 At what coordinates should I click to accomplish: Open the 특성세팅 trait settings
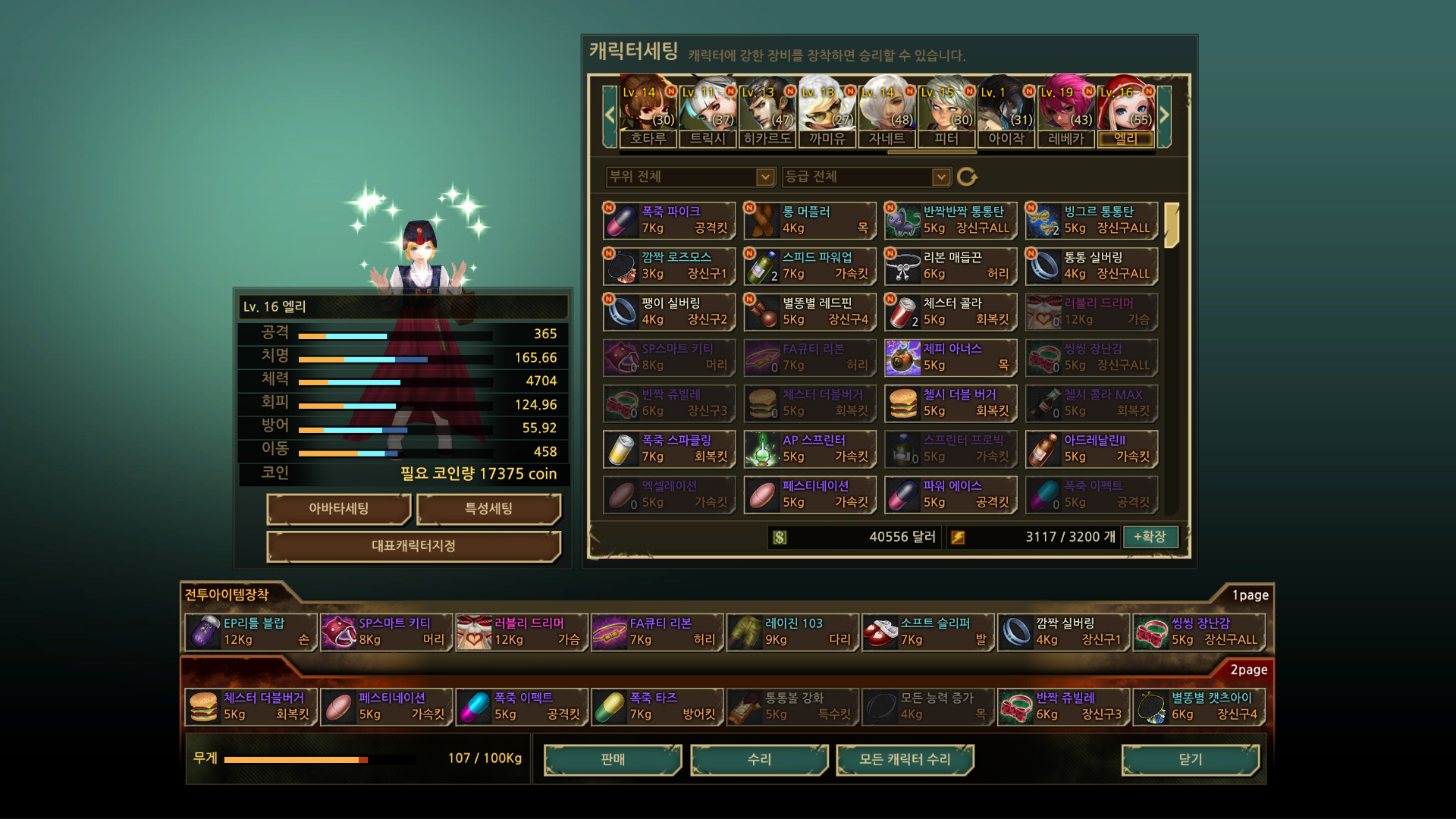click(488, 509)
